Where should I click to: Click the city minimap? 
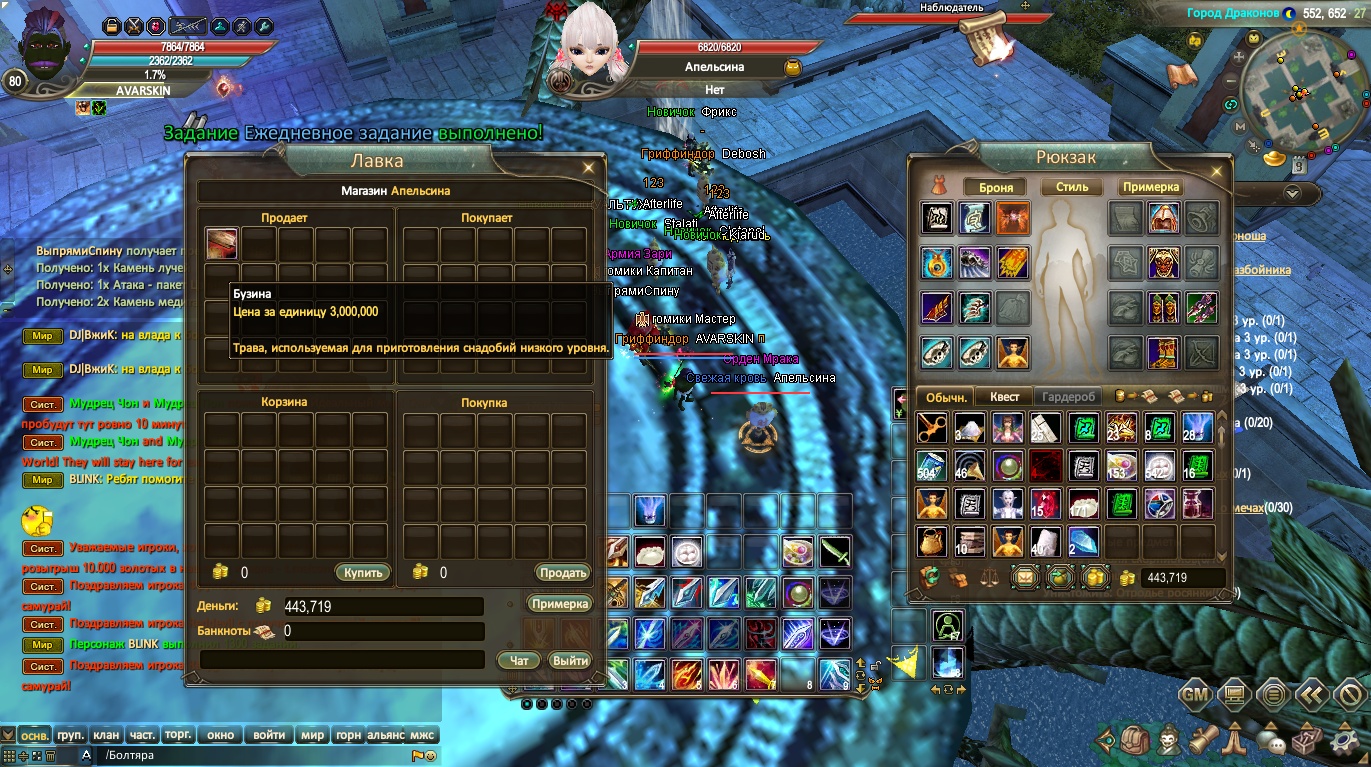[x=1295, y=95]
